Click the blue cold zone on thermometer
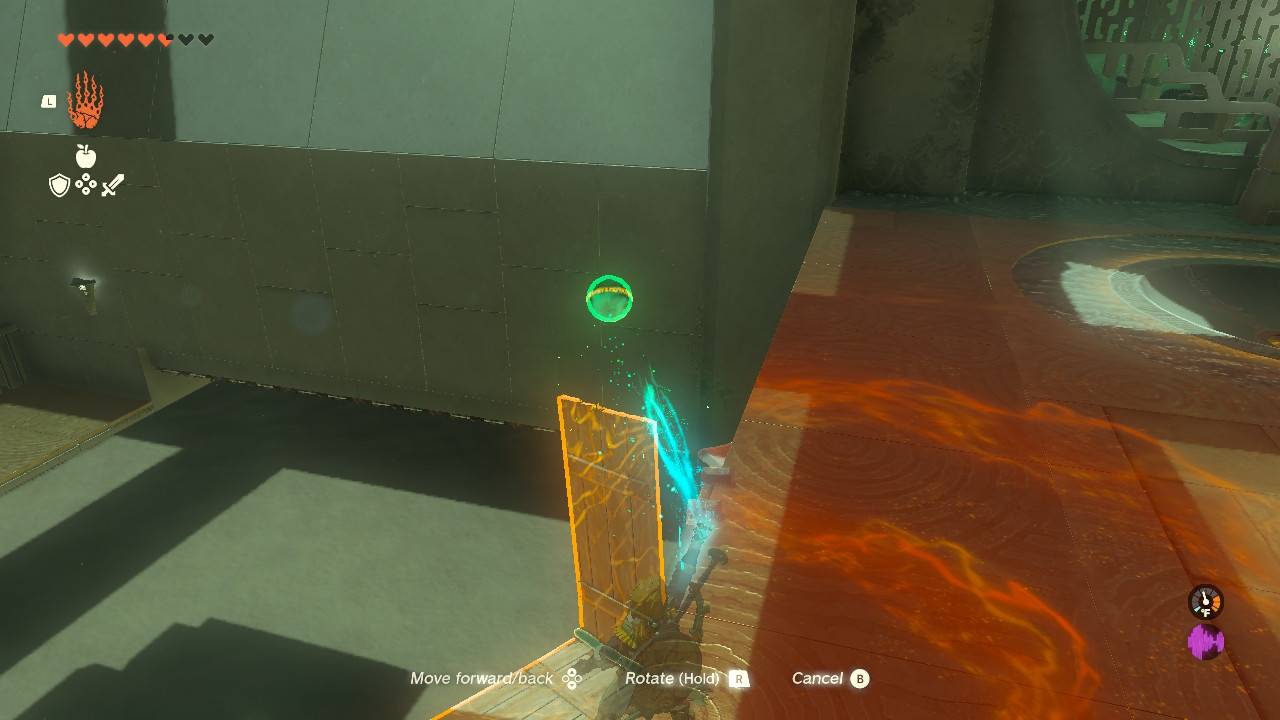The width and height of the screenshot is (1280, 720). tap(1197, 609)
